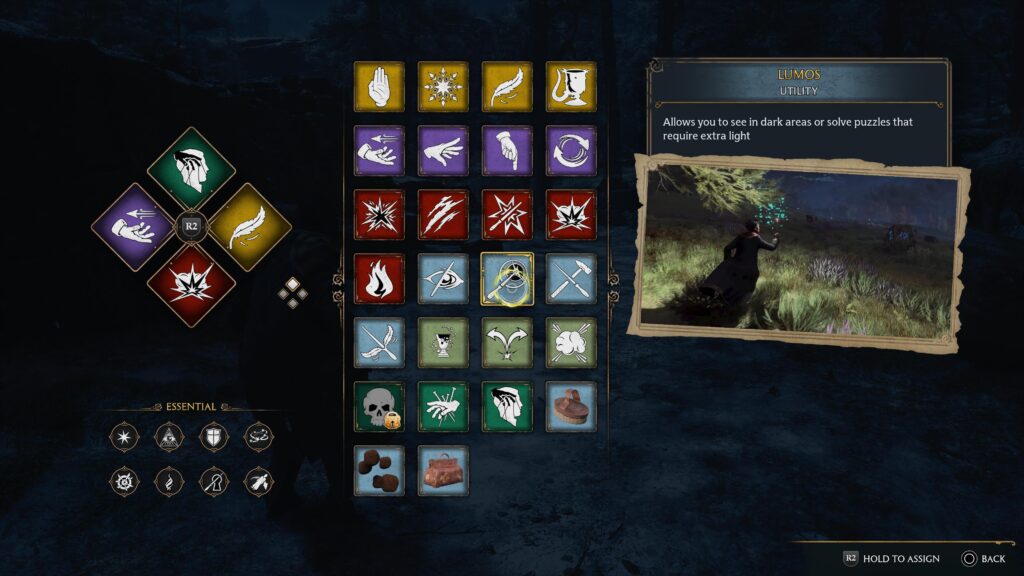Choose the wicker basket item tile
1024x576 pixels.
pos(571,406)
